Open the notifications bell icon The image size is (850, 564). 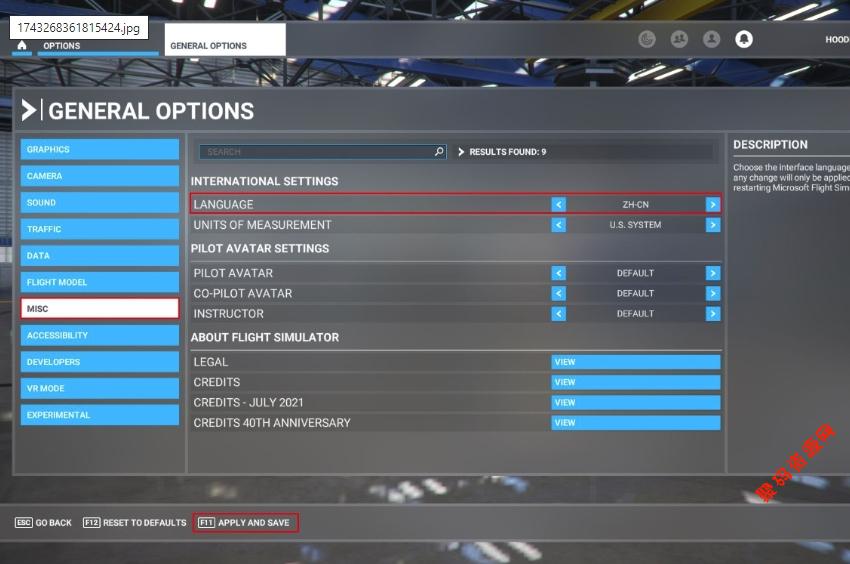[744, 39]
